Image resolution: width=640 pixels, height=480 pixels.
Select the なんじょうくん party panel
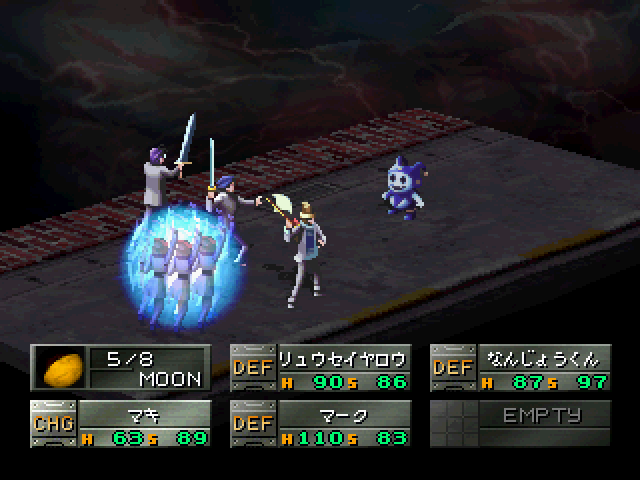520,368
